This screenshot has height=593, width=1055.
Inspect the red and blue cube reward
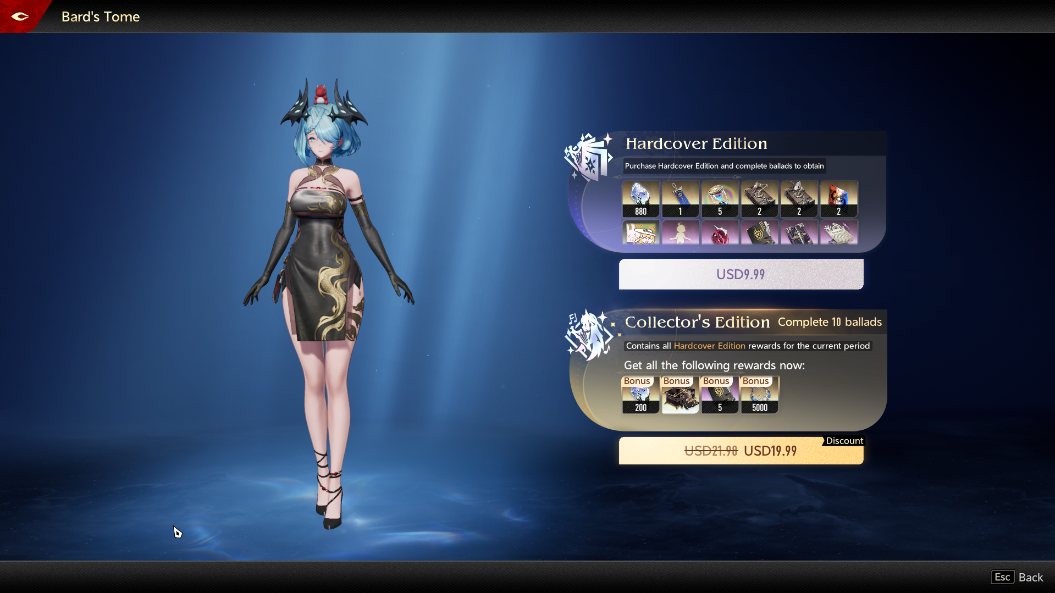(839, 198)
